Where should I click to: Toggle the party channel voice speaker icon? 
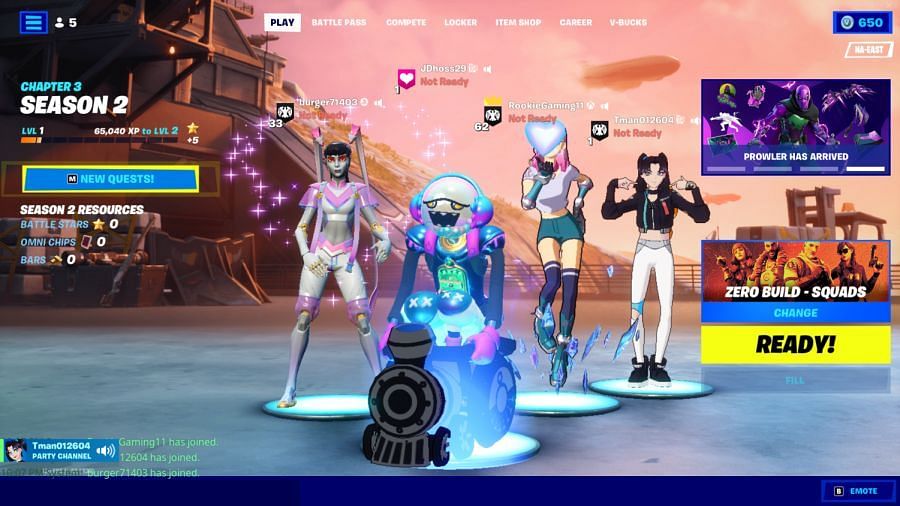(x=105, y=451)
